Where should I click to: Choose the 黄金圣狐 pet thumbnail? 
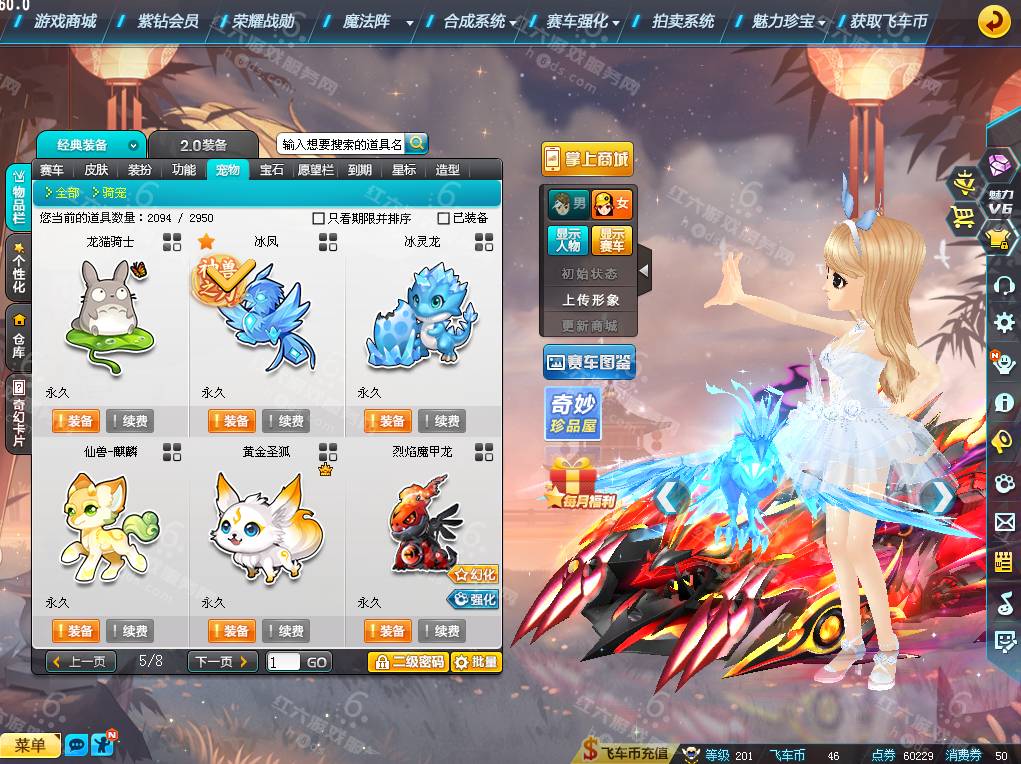265,527
